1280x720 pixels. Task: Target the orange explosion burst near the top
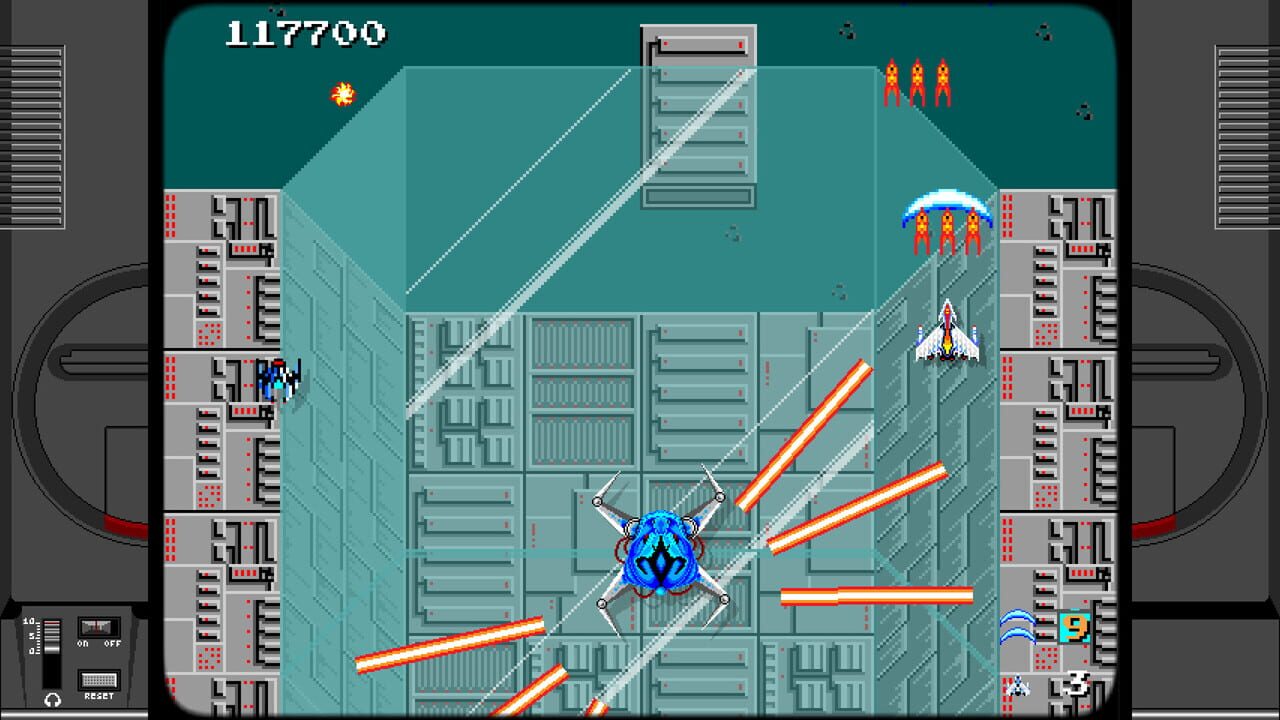(341, 96)
